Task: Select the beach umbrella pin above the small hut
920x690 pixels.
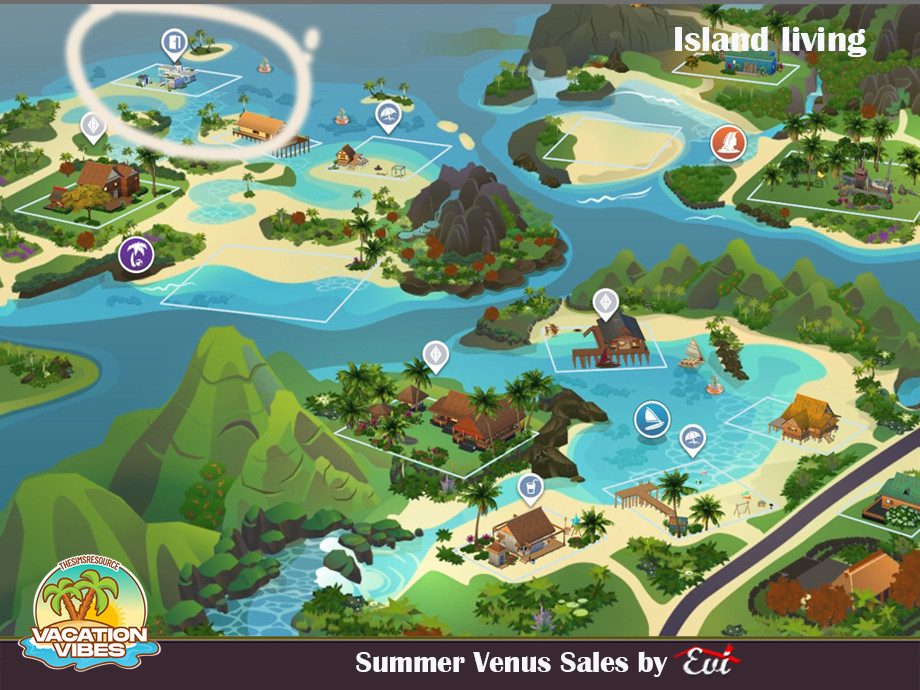Action: click(x=387, y=116)
